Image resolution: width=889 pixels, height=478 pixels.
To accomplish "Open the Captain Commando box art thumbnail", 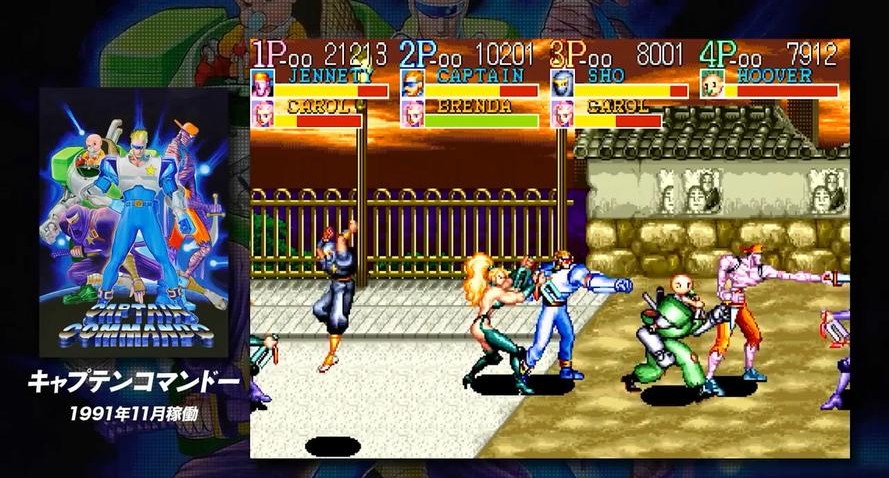I will coord(133,222).
